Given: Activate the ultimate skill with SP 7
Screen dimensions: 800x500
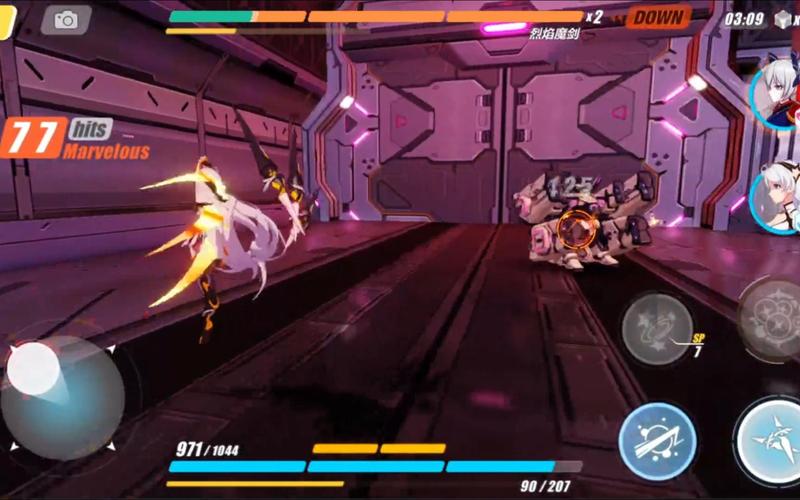Looking at the screenshot, I should point(657,327).
